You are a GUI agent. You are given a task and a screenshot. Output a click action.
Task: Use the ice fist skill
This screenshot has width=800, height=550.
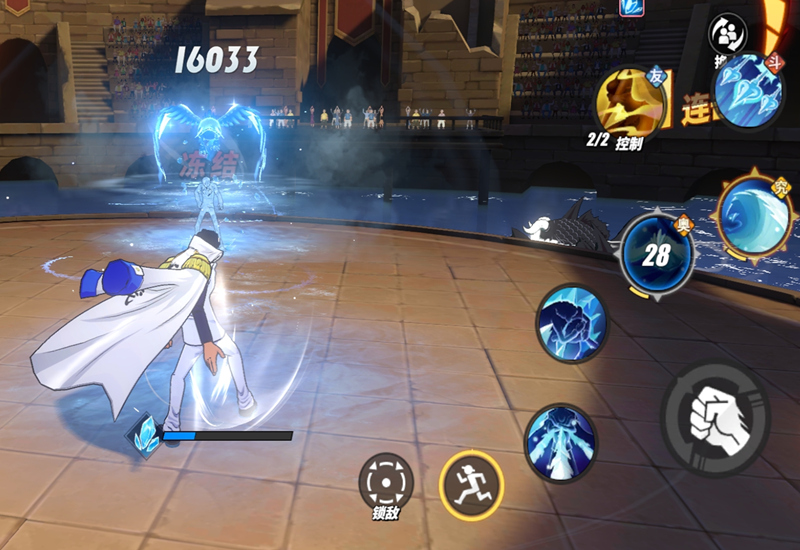click(x=572, y=322)
